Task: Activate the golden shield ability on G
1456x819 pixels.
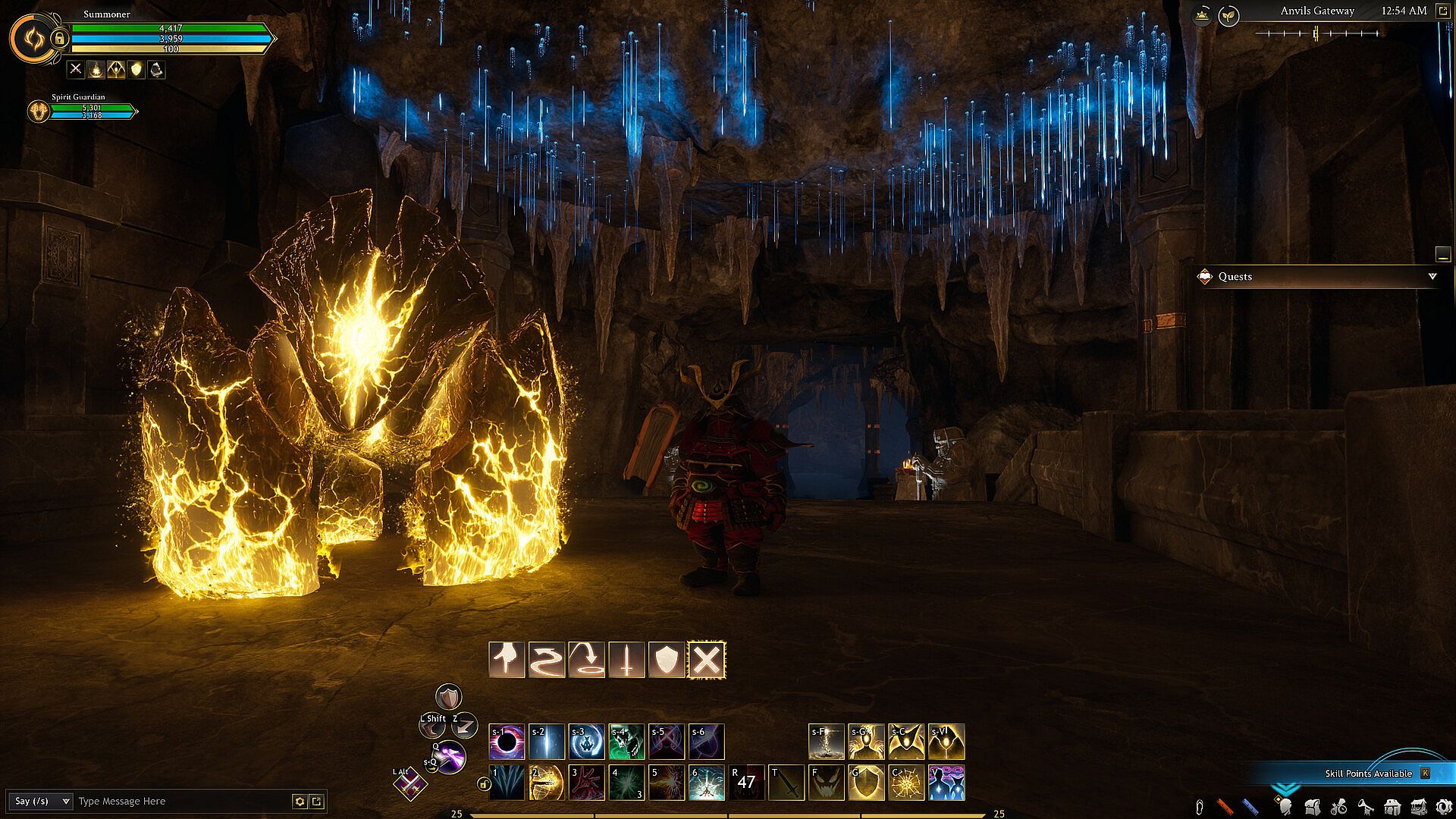Action: point(866,783)
